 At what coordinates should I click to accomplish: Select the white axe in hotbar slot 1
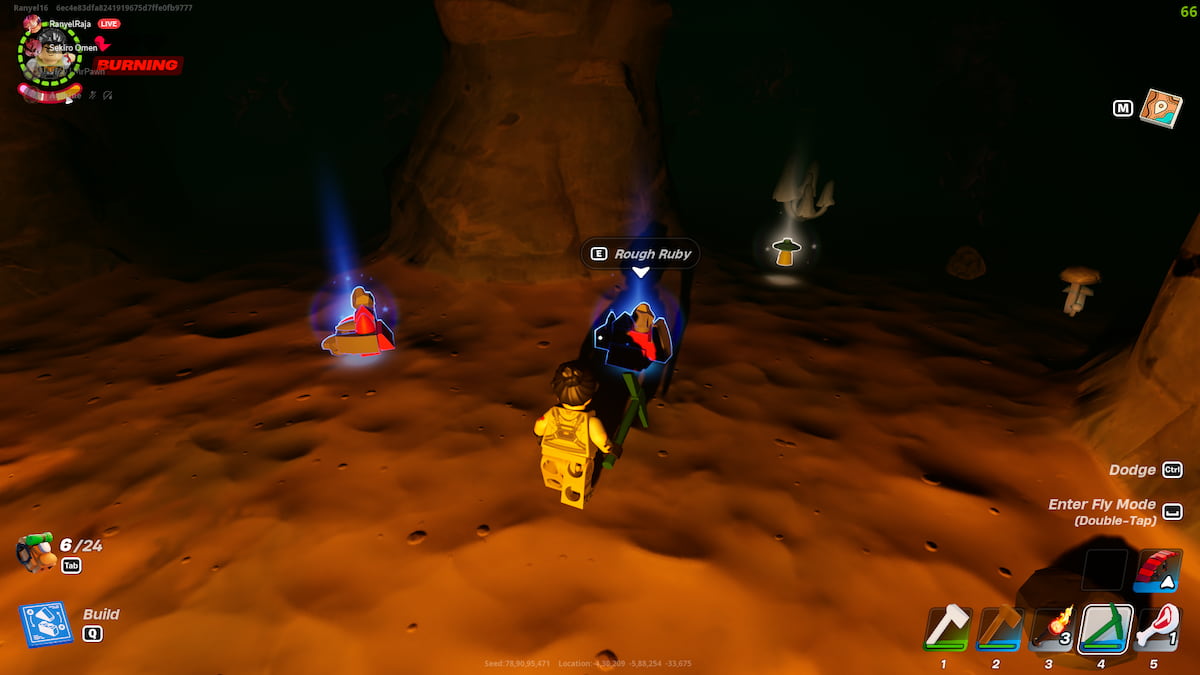click(947, 628)
